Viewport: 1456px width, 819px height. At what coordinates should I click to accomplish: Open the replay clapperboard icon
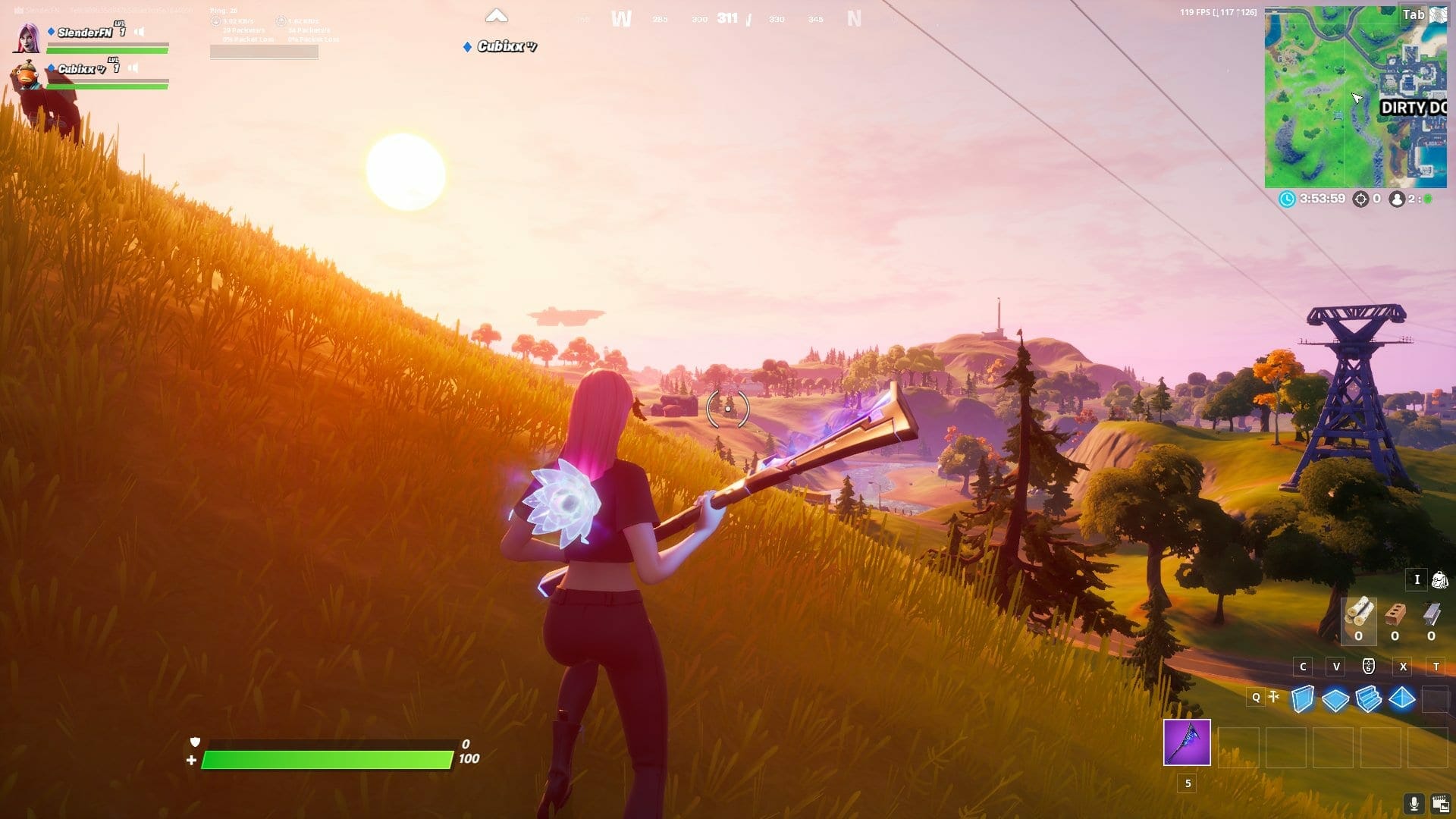pyautogui.click(x=1440, y=803)
